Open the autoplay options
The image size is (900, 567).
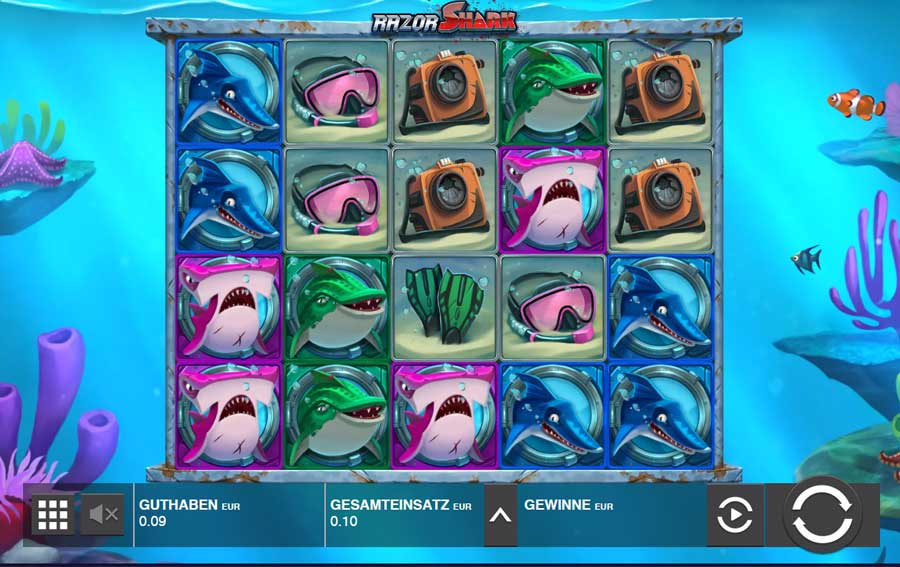tap(735, 516)
